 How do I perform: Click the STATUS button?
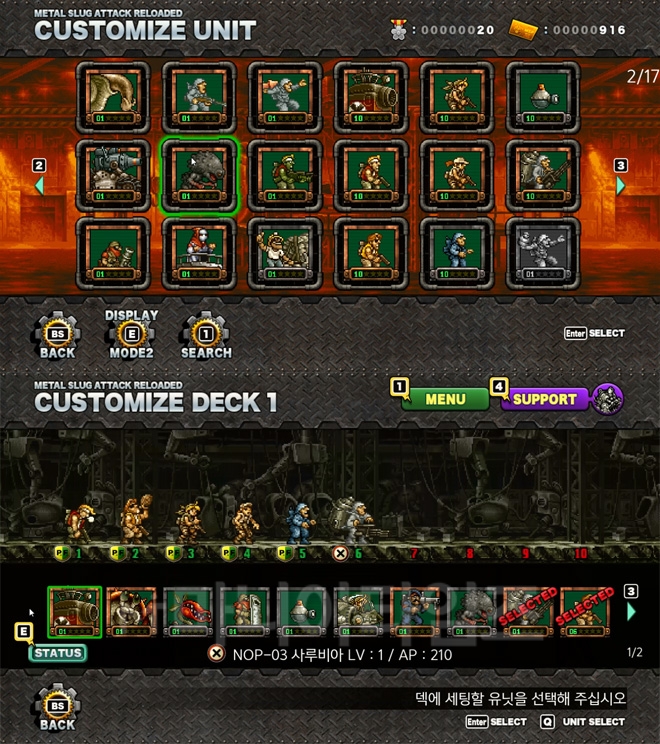pyautogui.click(x=57, y=653)
